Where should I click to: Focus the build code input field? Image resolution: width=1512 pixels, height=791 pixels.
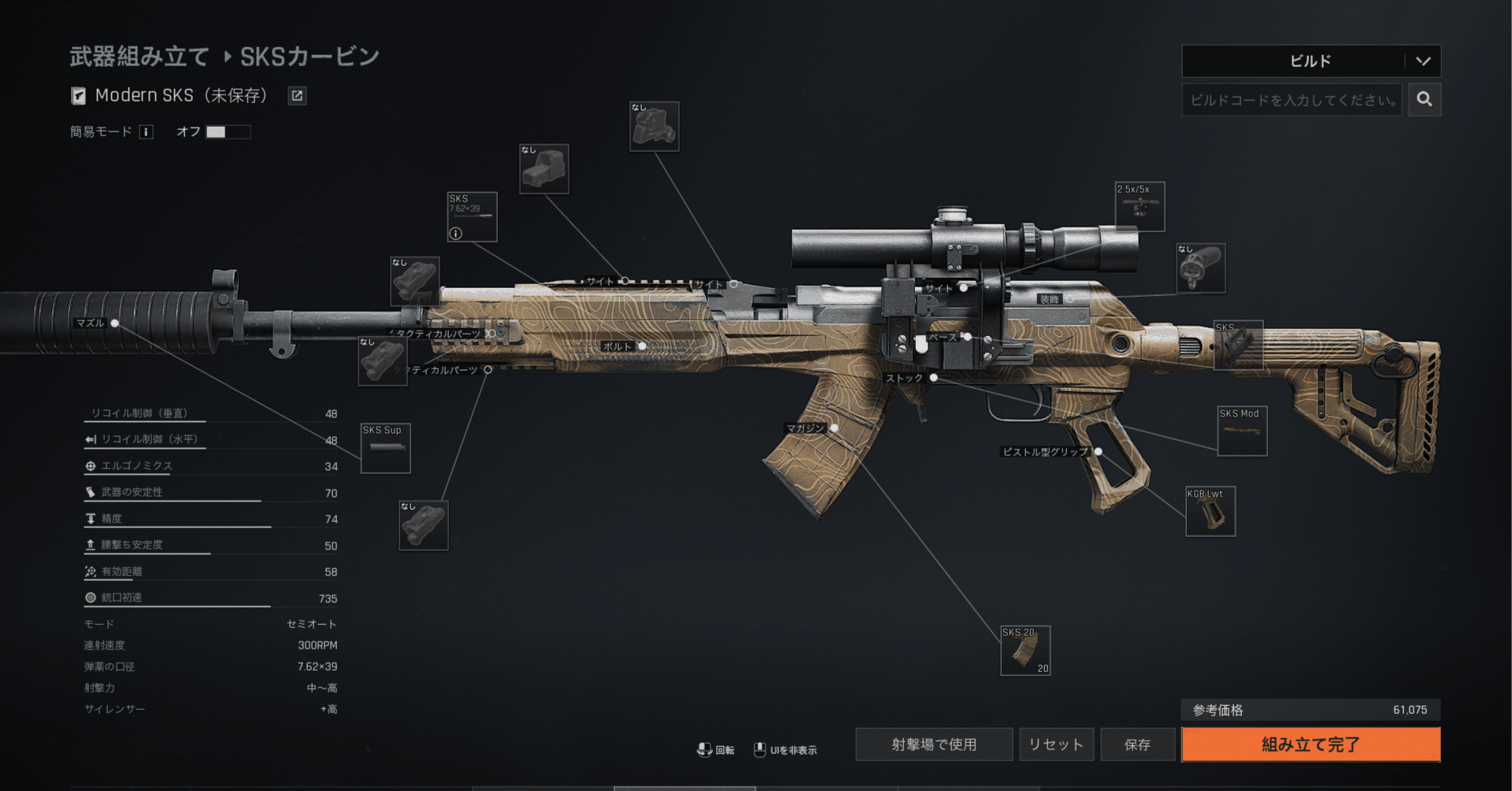tap(1291, 100)
